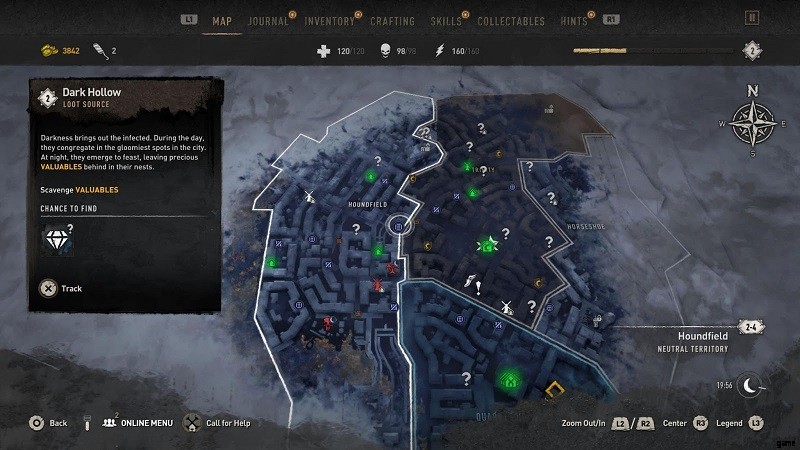This screenshot has width=800, height=450.
Task: Open the Inventory tab
Action: pyautogui.click(x=328, y=20)
